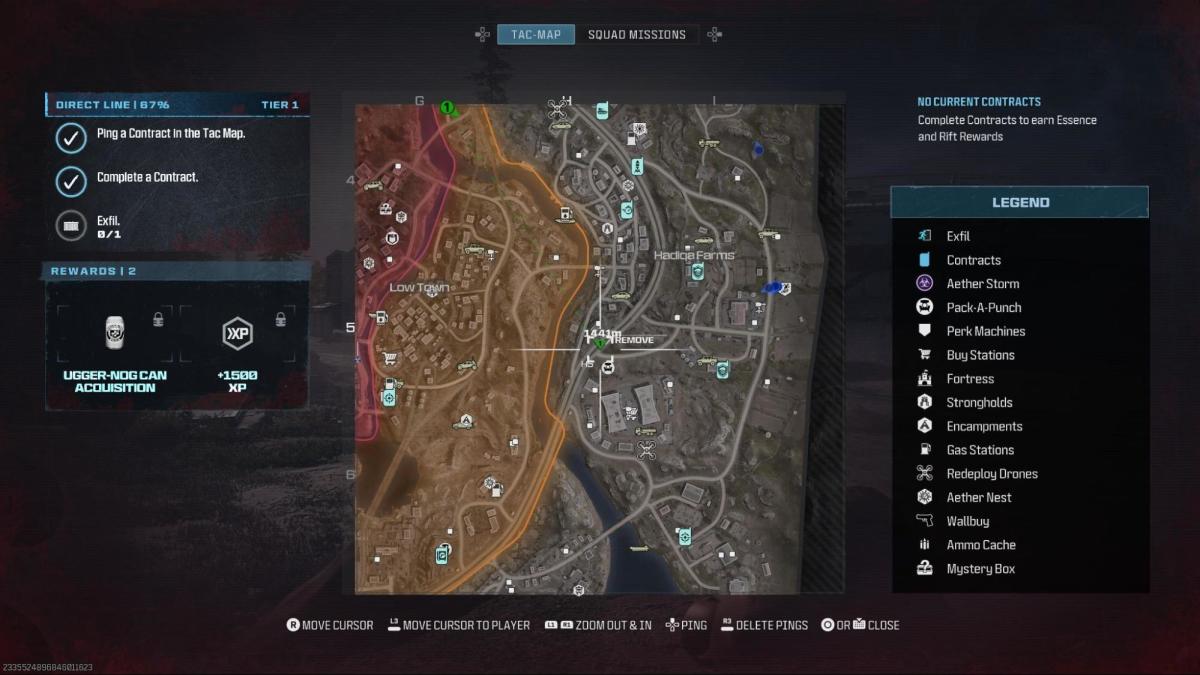Viewport: 1200px width, 675px height.
Task: Select Contracts in the legend
Action: click(x=973, y=260)
